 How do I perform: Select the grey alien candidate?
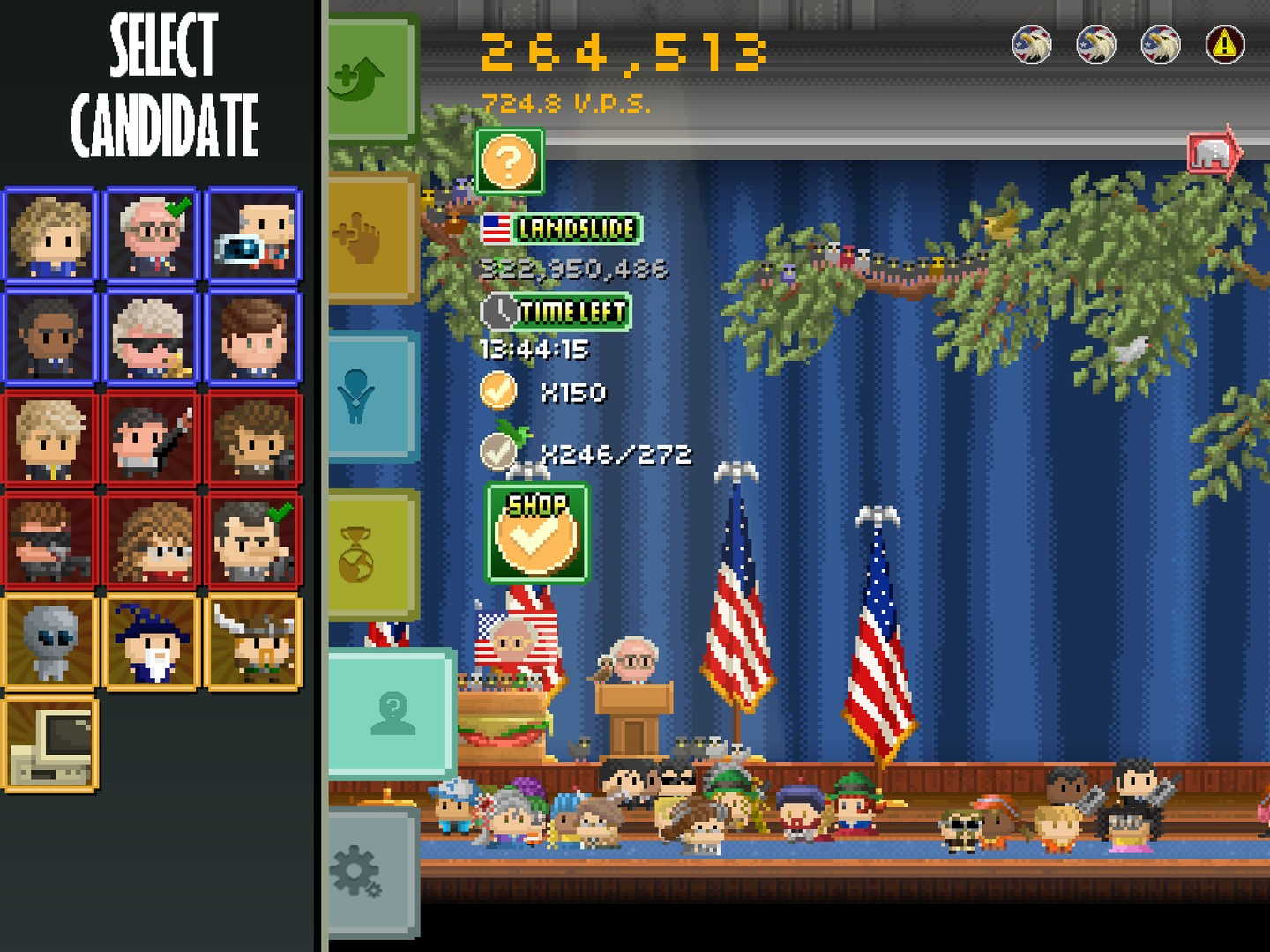point(50,643)
